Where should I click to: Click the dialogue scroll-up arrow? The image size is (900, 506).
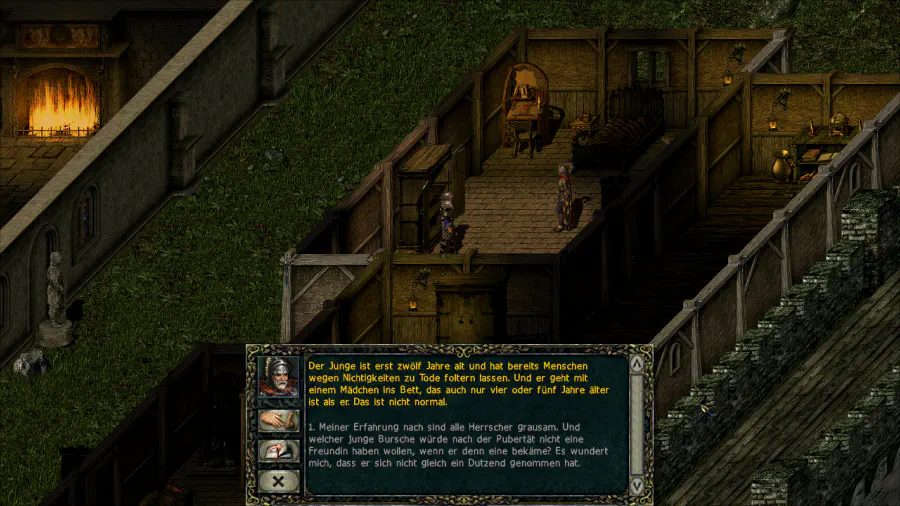(636, 362)
